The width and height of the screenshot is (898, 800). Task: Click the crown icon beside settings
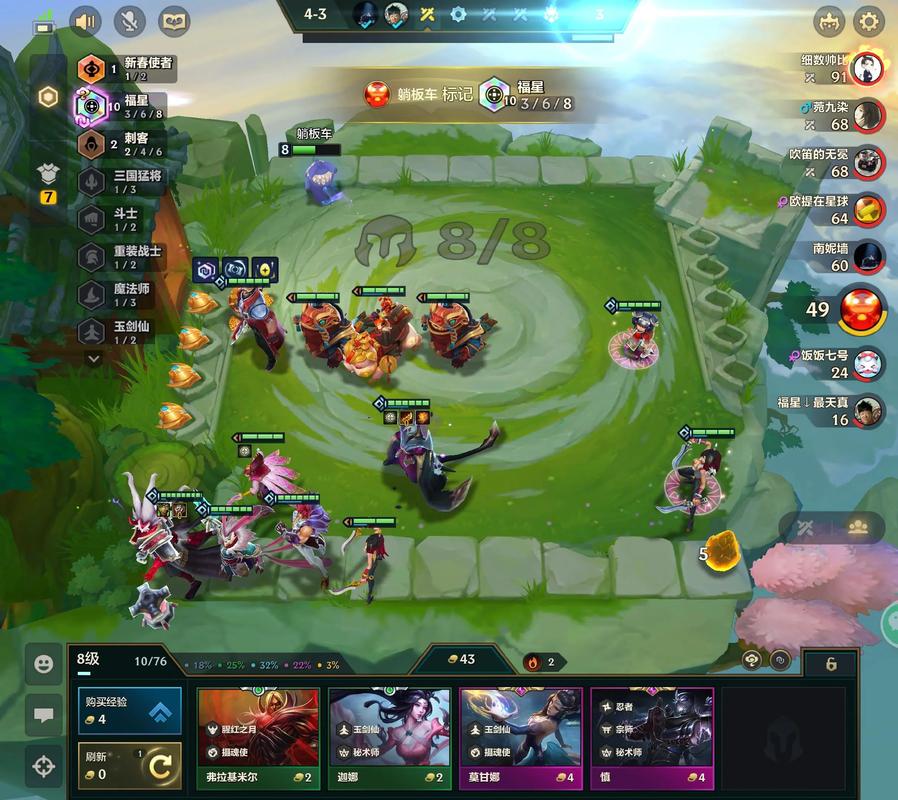pos(828,20)
